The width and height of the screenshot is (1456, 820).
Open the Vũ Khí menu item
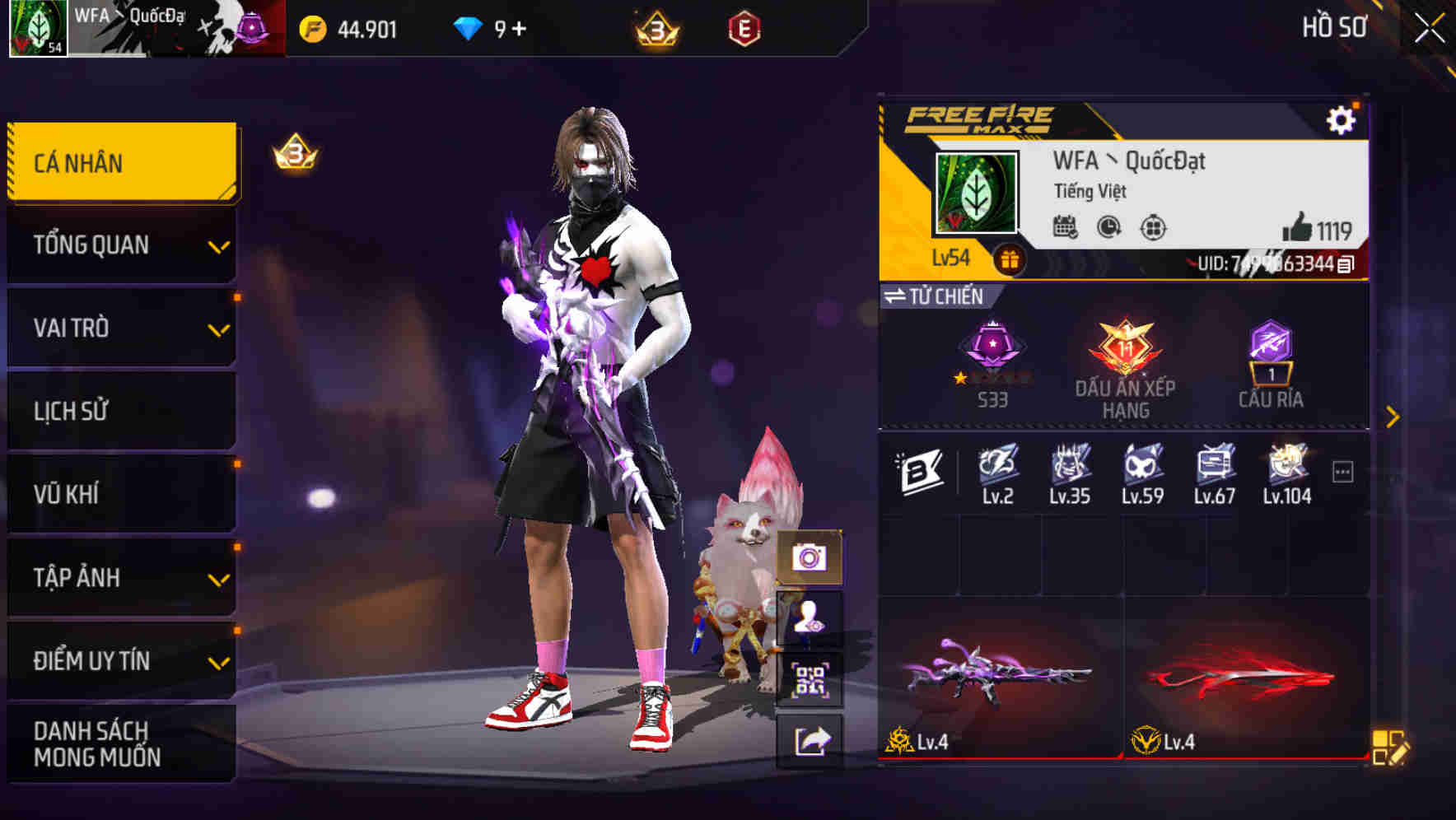[x=120, y=494]
